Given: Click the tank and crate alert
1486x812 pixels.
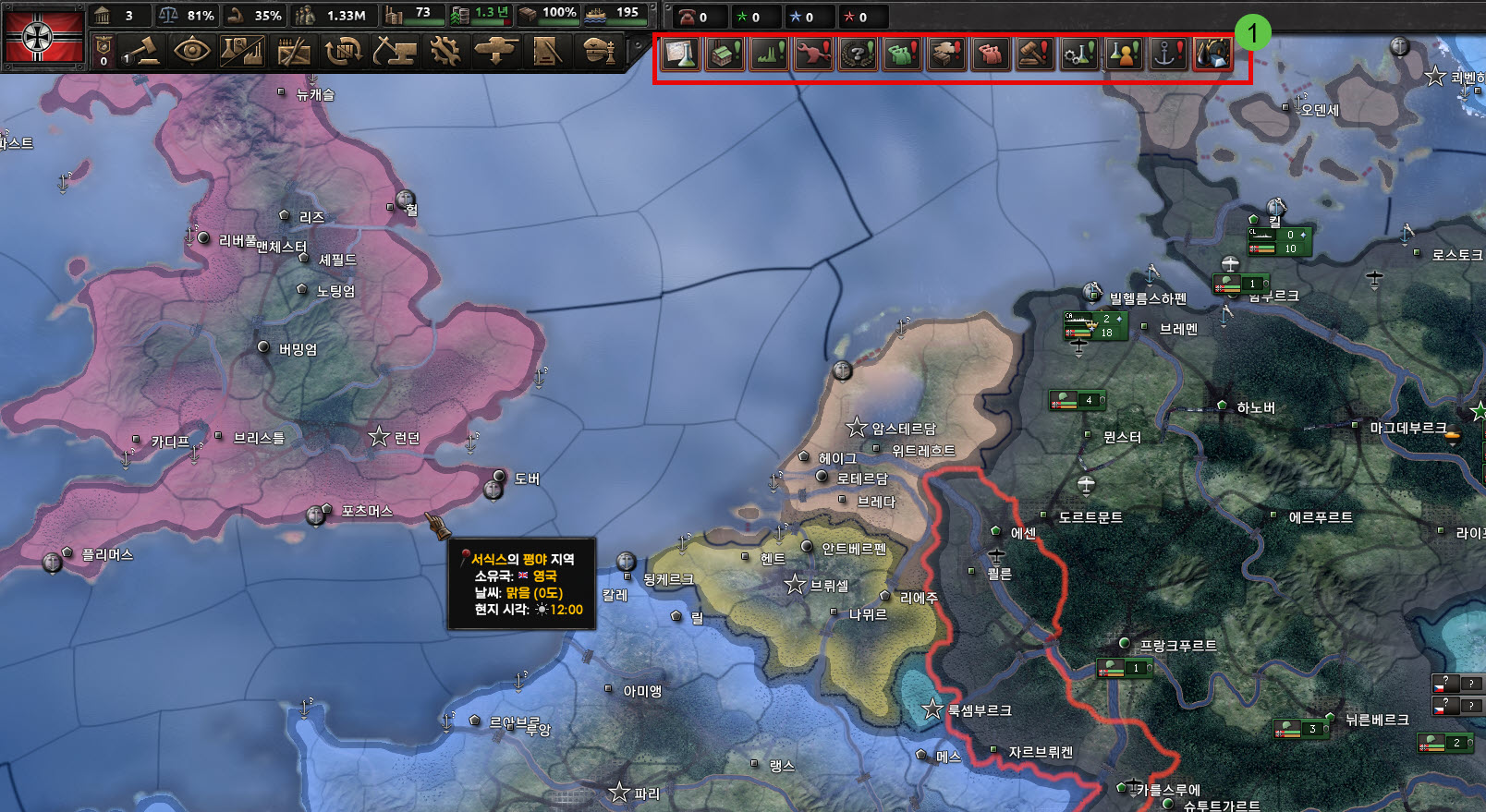Looking at the screenshot, I should tap(946, 55).
